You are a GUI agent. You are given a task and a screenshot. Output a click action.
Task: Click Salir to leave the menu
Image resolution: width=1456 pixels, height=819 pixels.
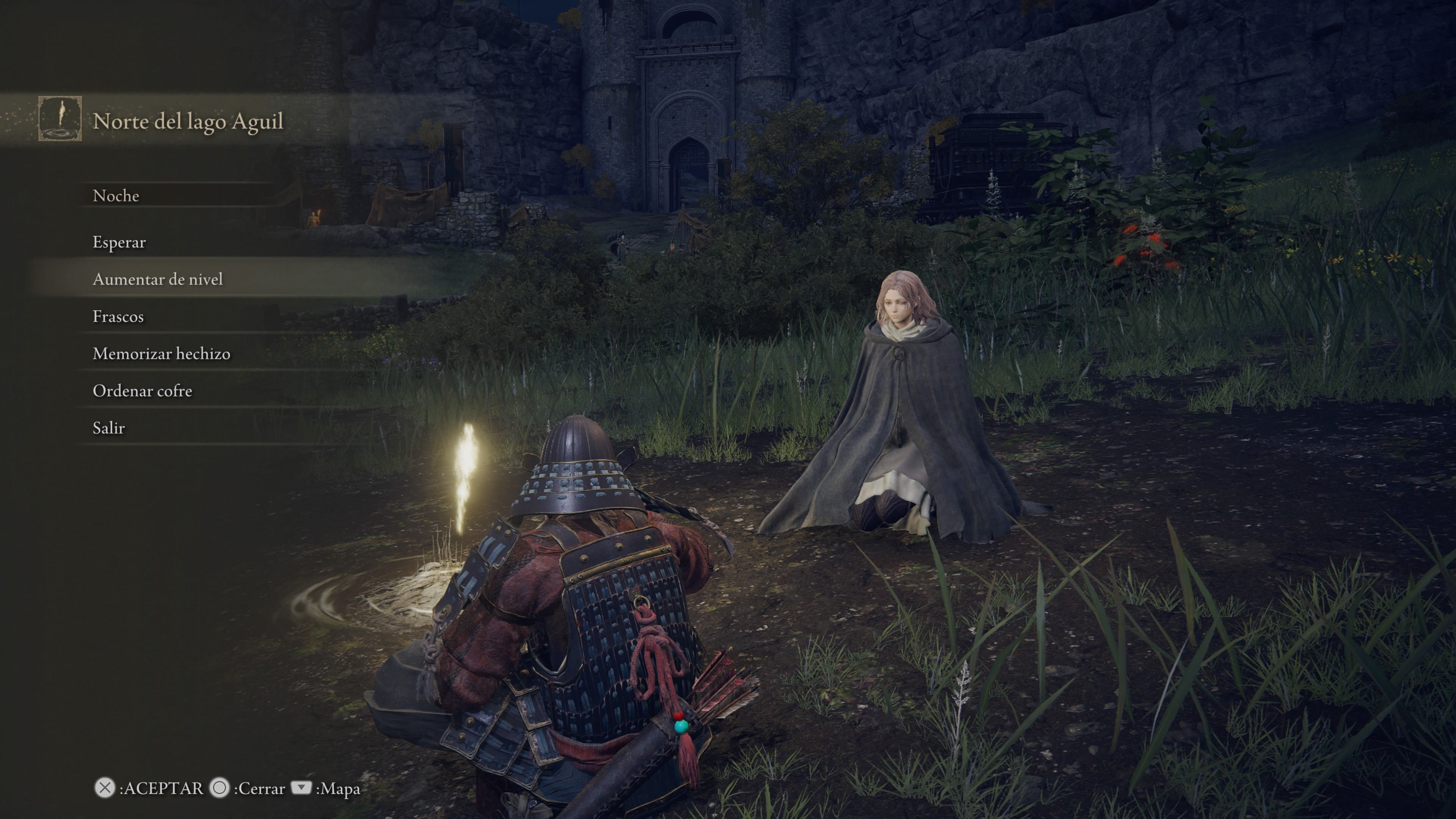tap(108, 428)
